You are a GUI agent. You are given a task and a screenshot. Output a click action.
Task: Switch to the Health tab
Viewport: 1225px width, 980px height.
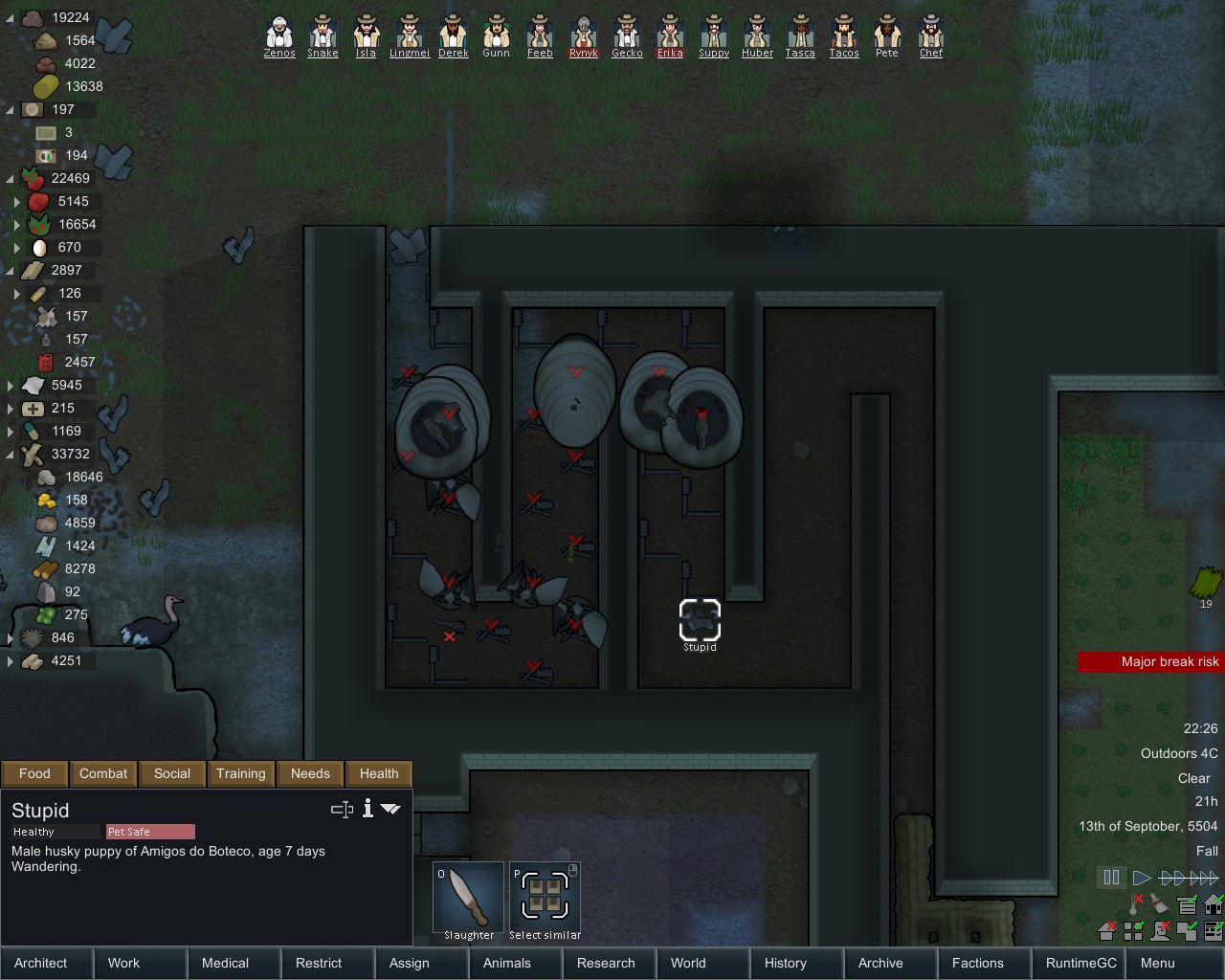click(x=379, y=773)
